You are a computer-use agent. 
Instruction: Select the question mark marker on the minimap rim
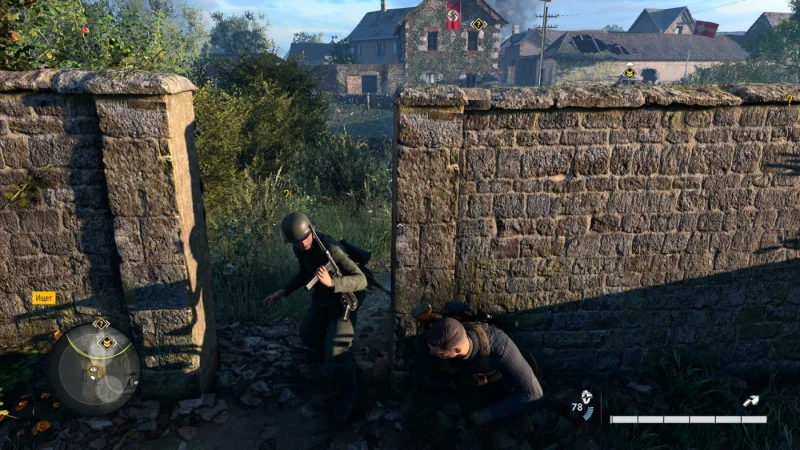(101, 323)
